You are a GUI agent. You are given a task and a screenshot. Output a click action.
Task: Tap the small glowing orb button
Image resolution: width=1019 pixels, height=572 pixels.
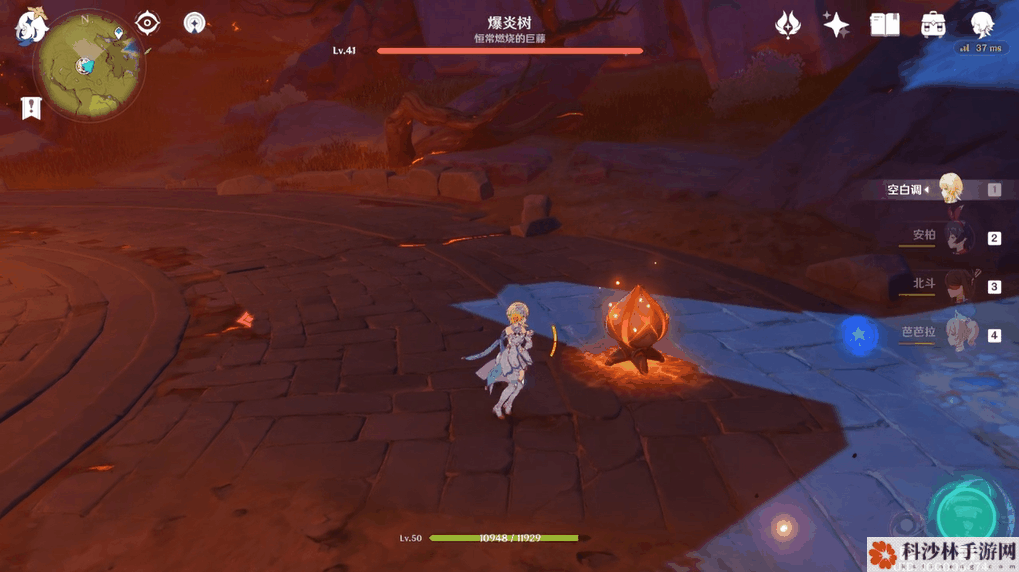tap(784, 527)
